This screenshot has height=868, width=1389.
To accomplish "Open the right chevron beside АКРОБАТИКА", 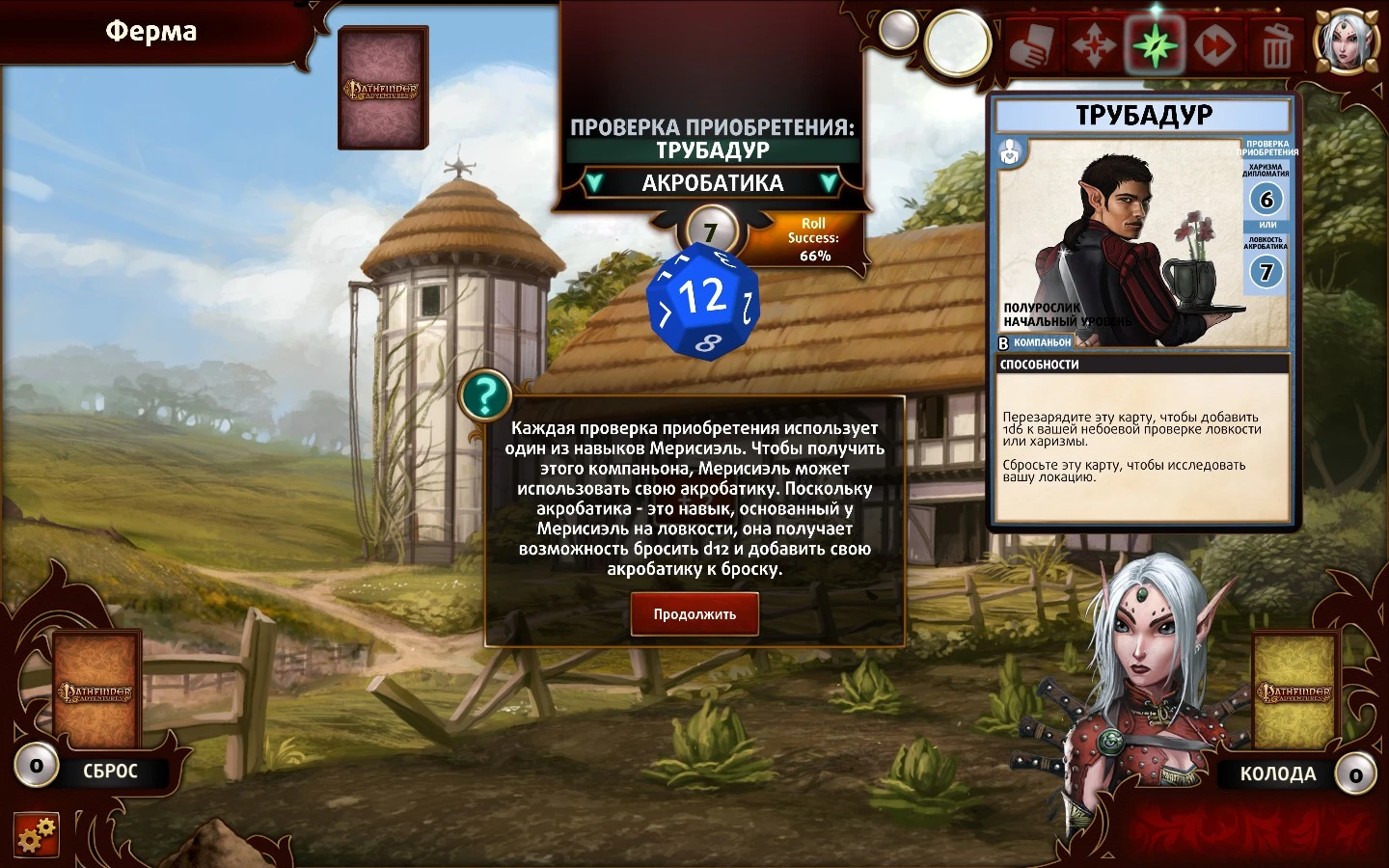I will coord(829,183).
